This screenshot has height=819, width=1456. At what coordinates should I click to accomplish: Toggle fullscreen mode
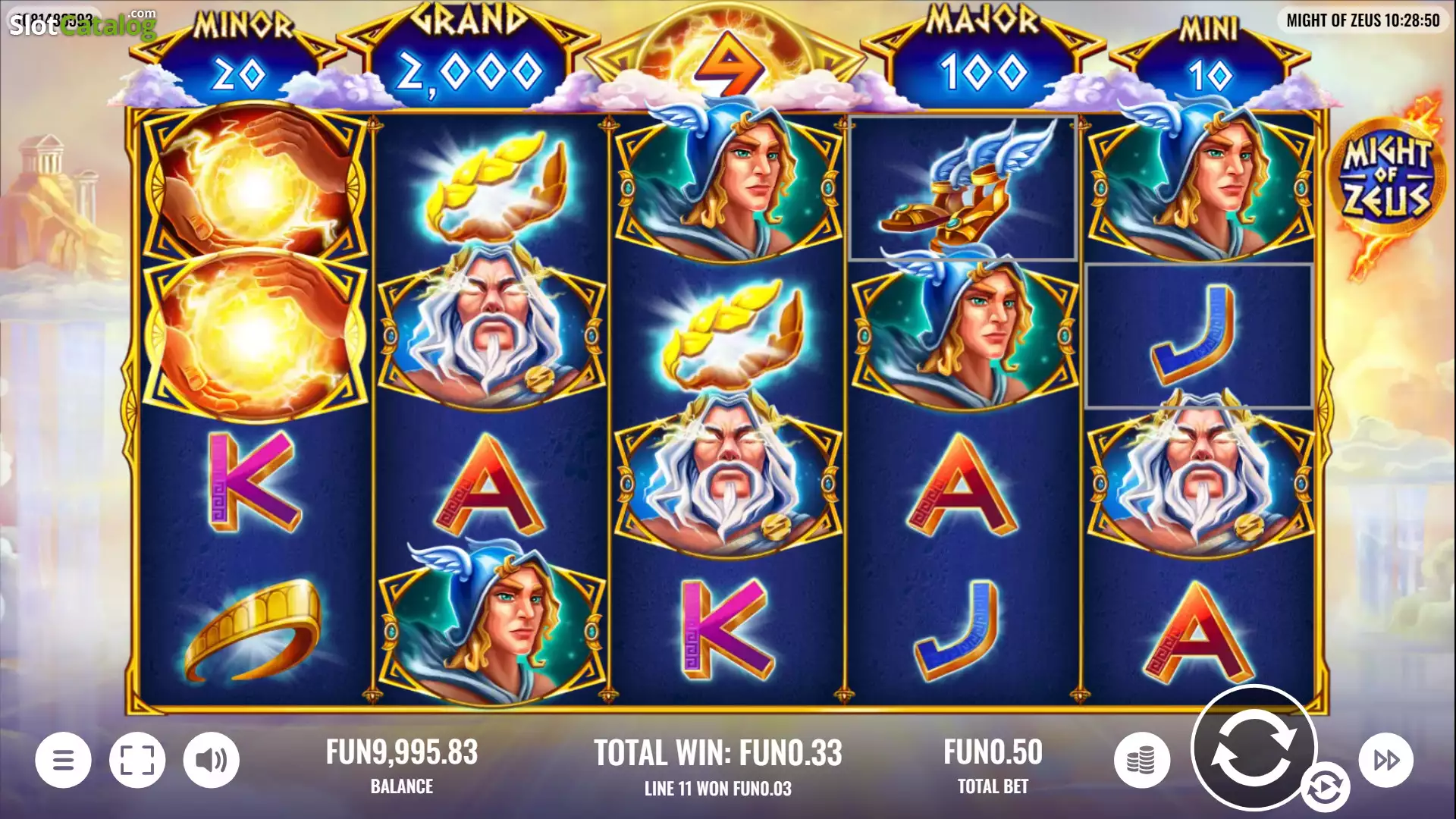[x=137, y=760]
